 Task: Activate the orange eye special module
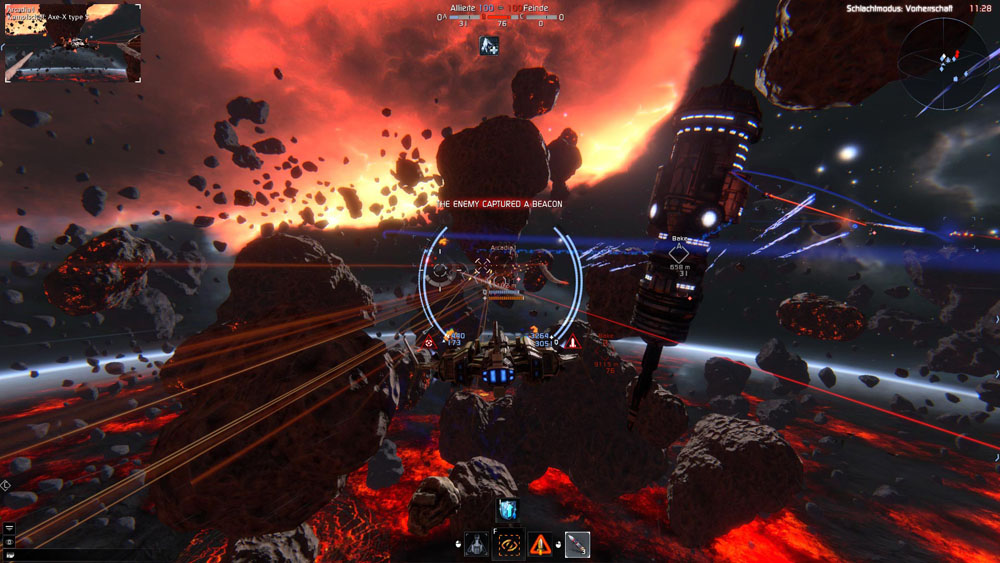(508, 545)
